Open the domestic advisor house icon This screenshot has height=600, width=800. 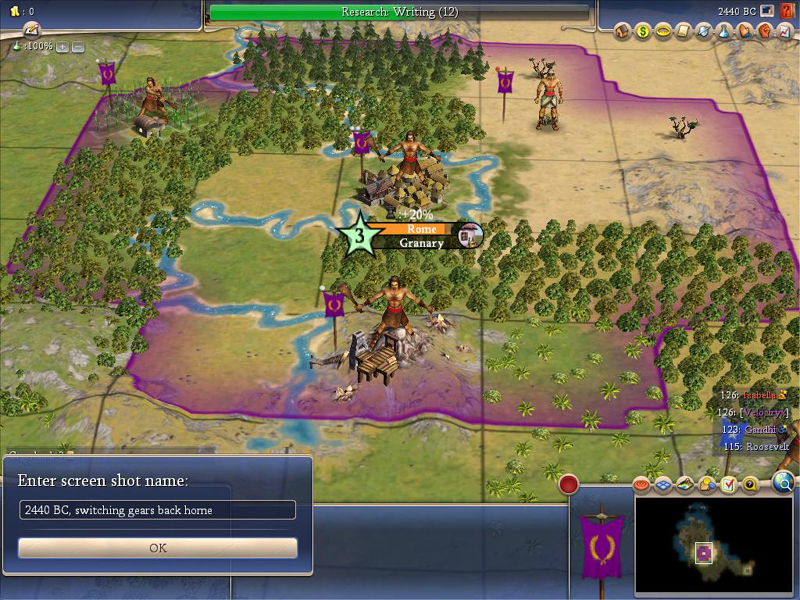[623, 31]
